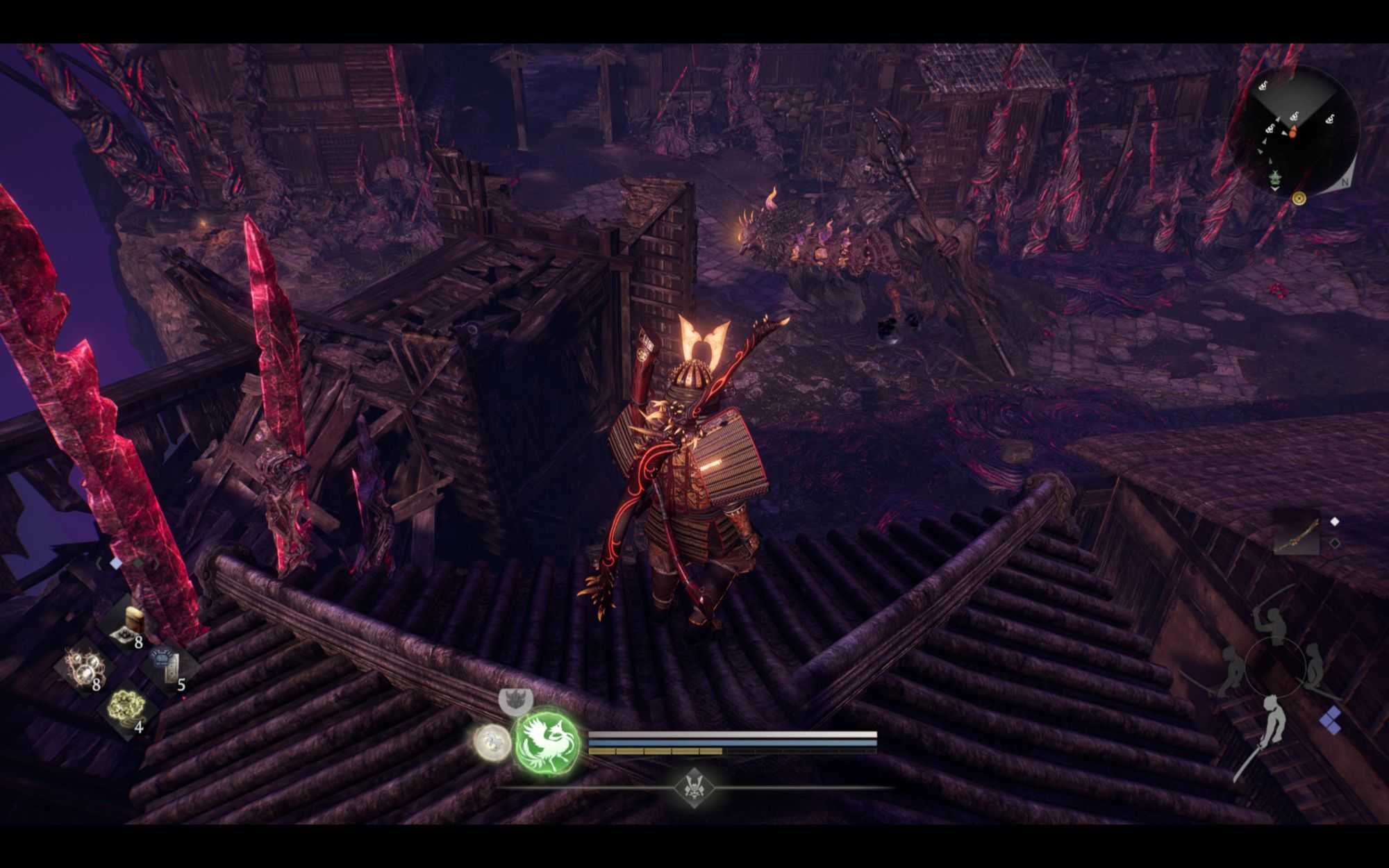Click the gold coin marker below minimap

1299,199
